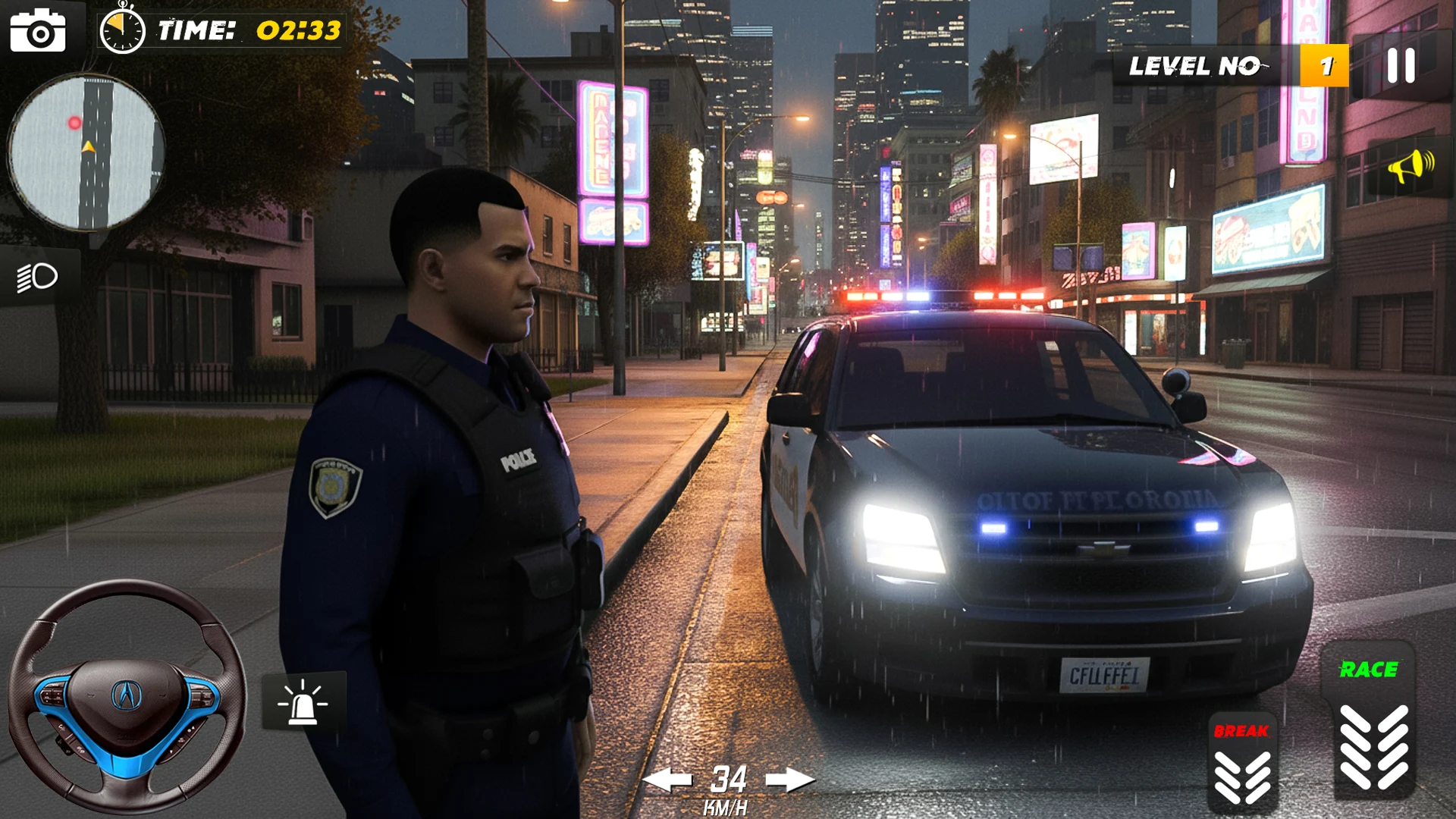Take a screenshot with the camera icon
This screenshot has width=1456, height=819.
[38, 31]
